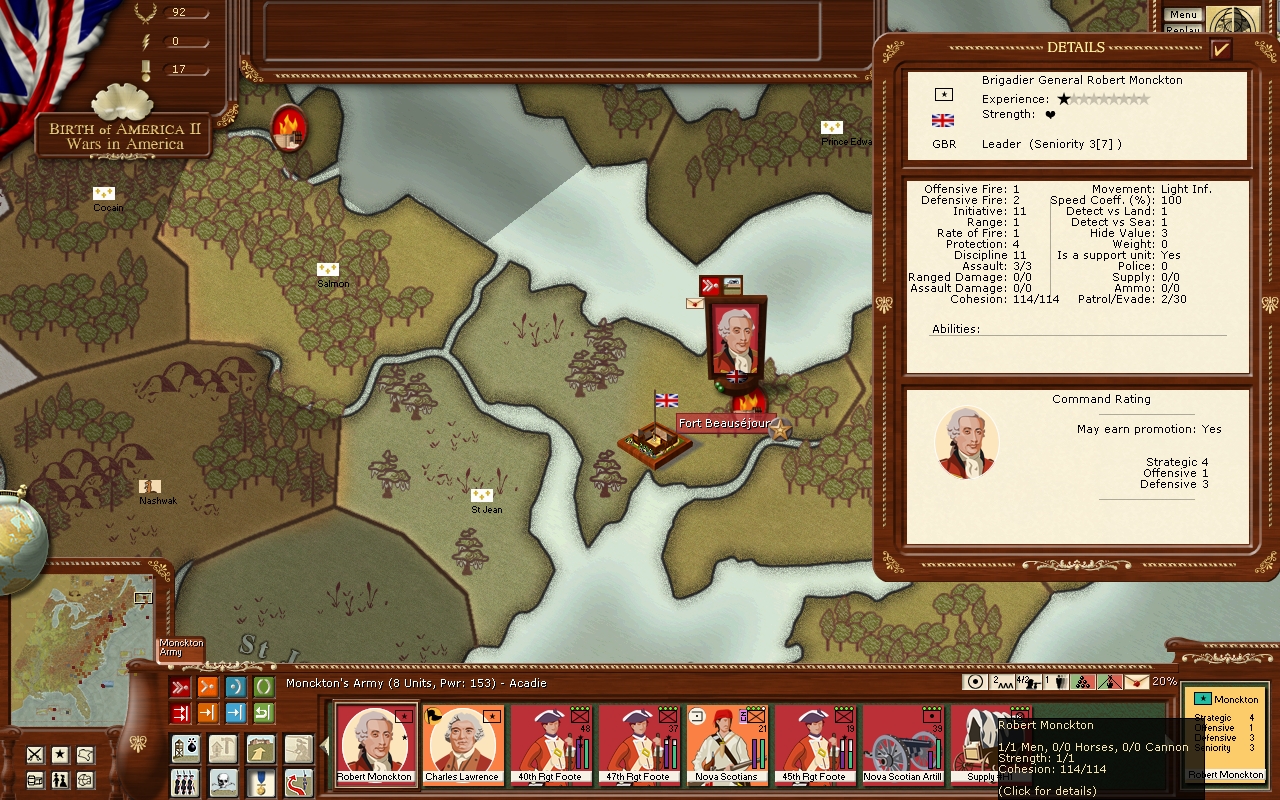This screenshot has height=800, width=1280.
Task: Select Robert Monckton's unit card
Action: point(375,744)
